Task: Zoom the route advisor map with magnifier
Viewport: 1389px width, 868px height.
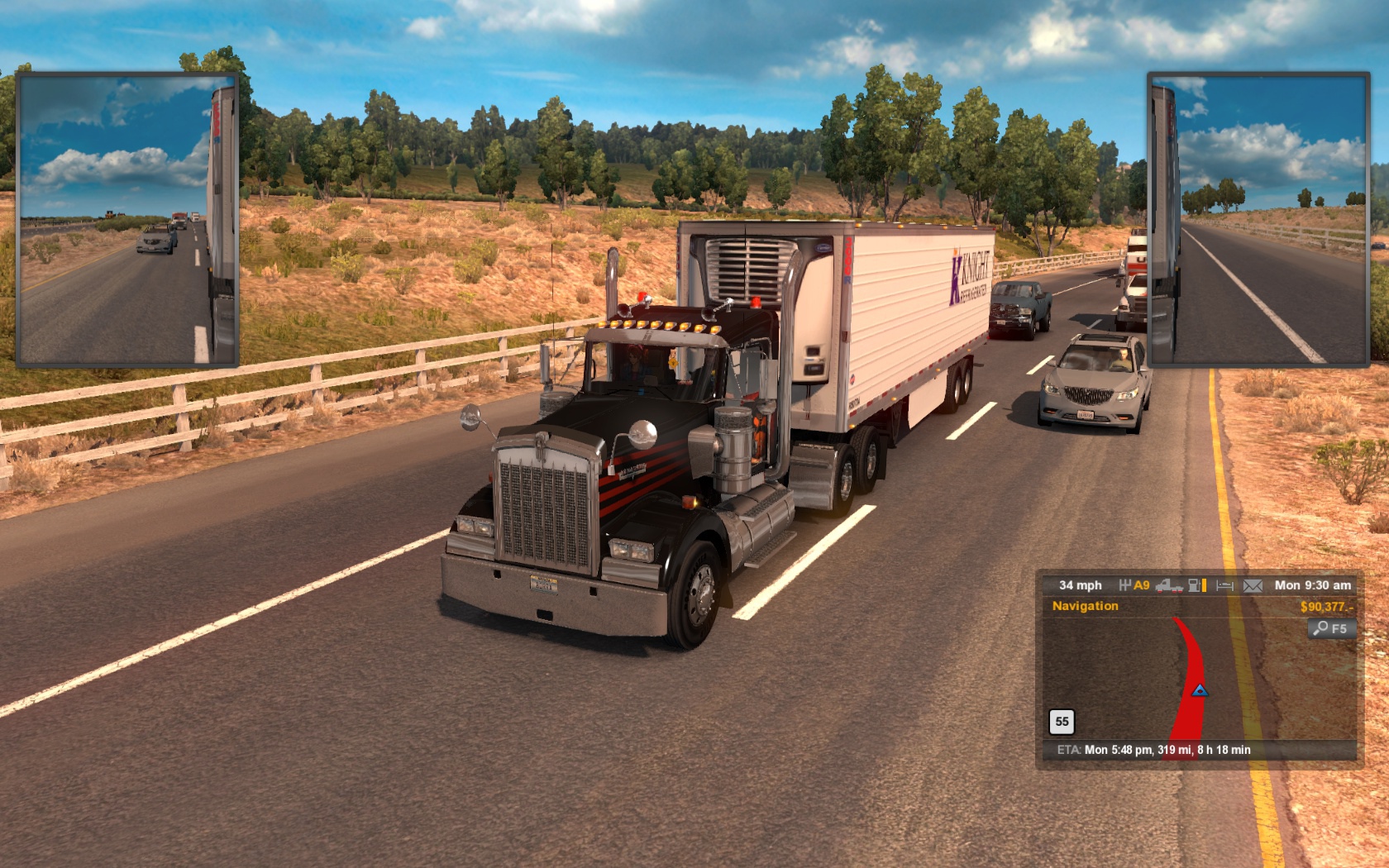Action: [x=1331, y=628]
